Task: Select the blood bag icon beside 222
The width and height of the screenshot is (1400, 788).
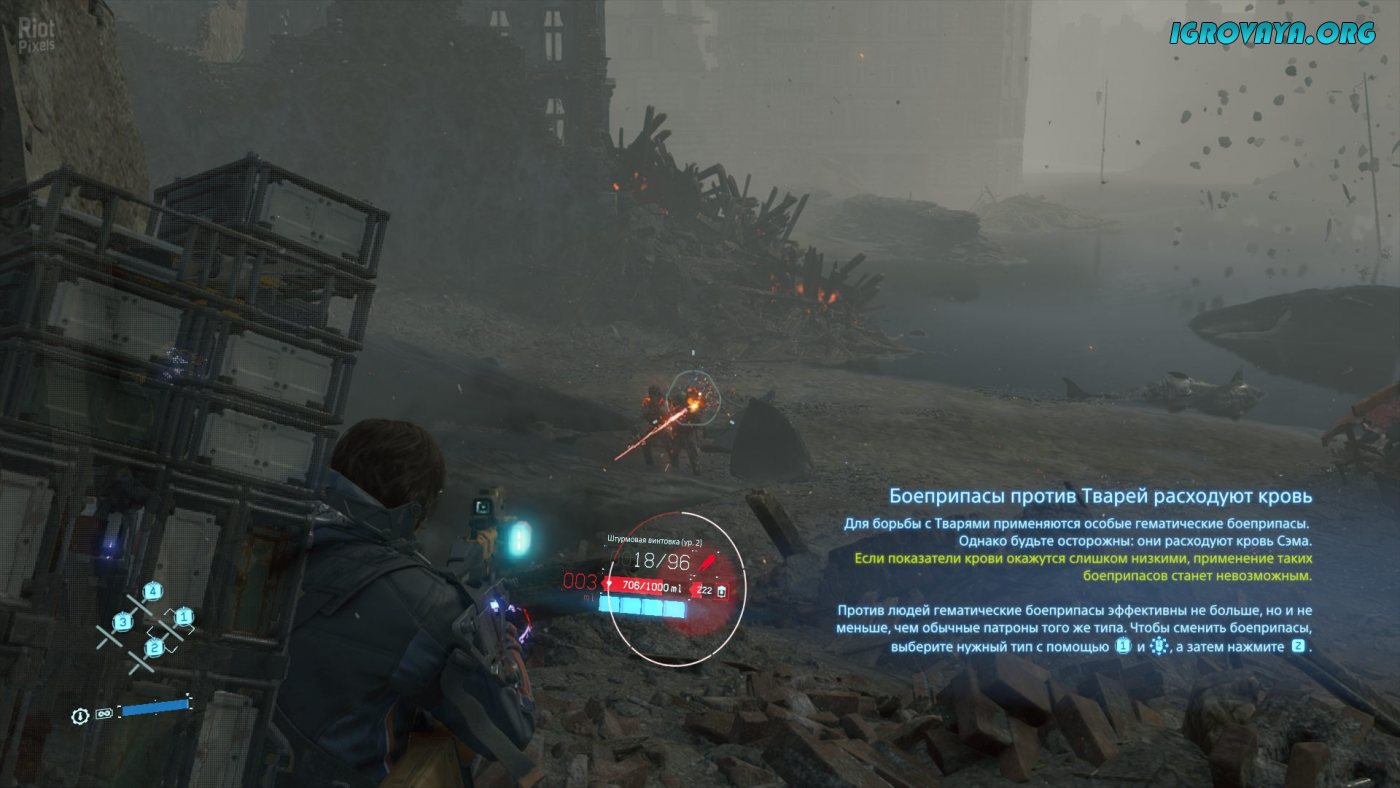Action: pos(720,591)
